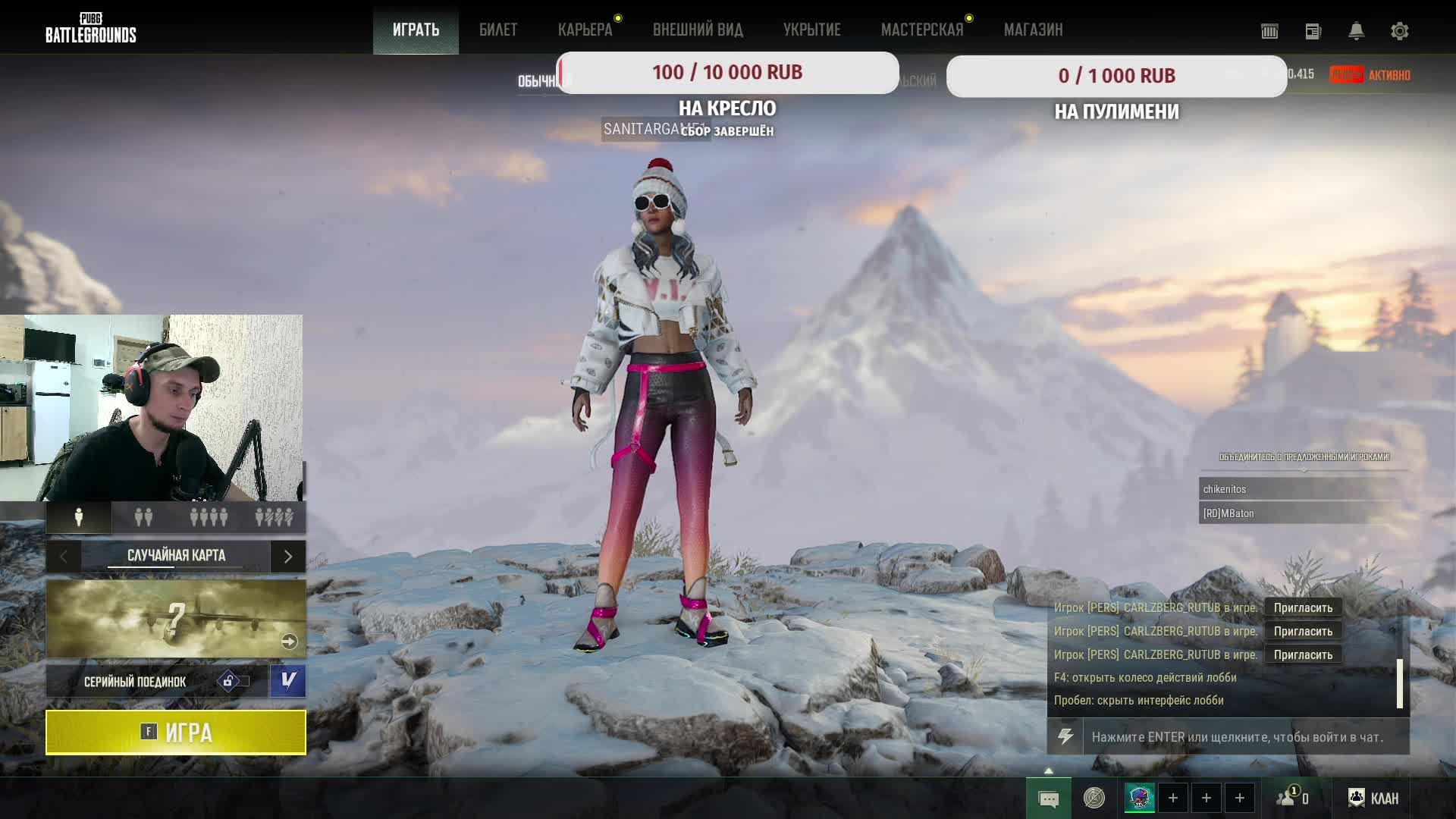Go to next map with right arrow
Viewport: 1456px width, 819px height.
(x=288, y=557)
